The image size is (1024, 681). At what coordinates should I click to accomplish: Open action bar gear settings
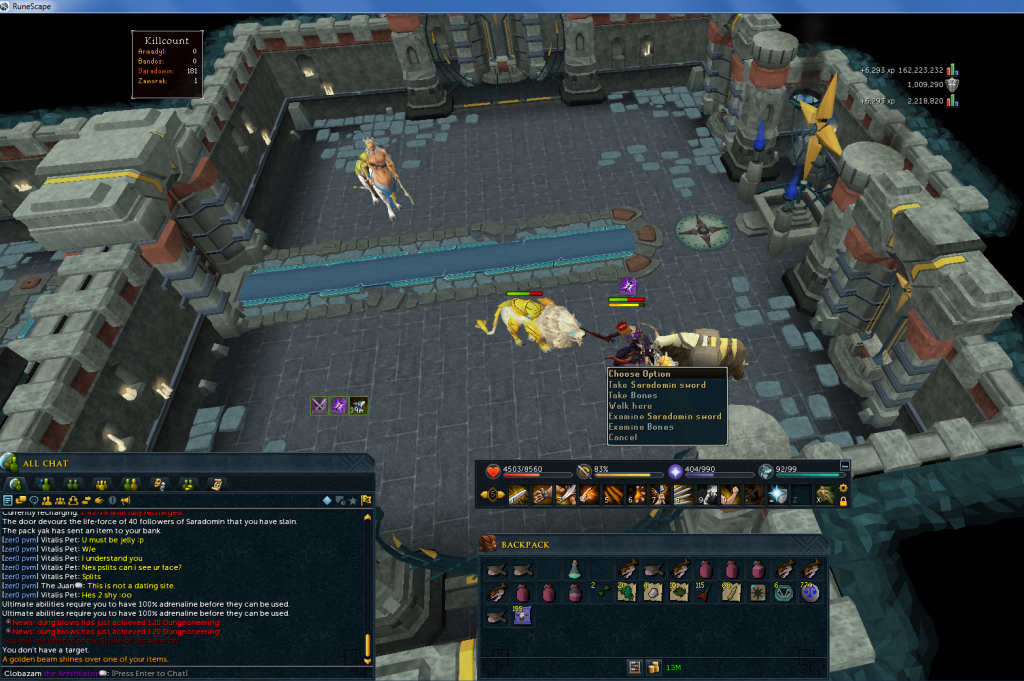coord(843,488)
